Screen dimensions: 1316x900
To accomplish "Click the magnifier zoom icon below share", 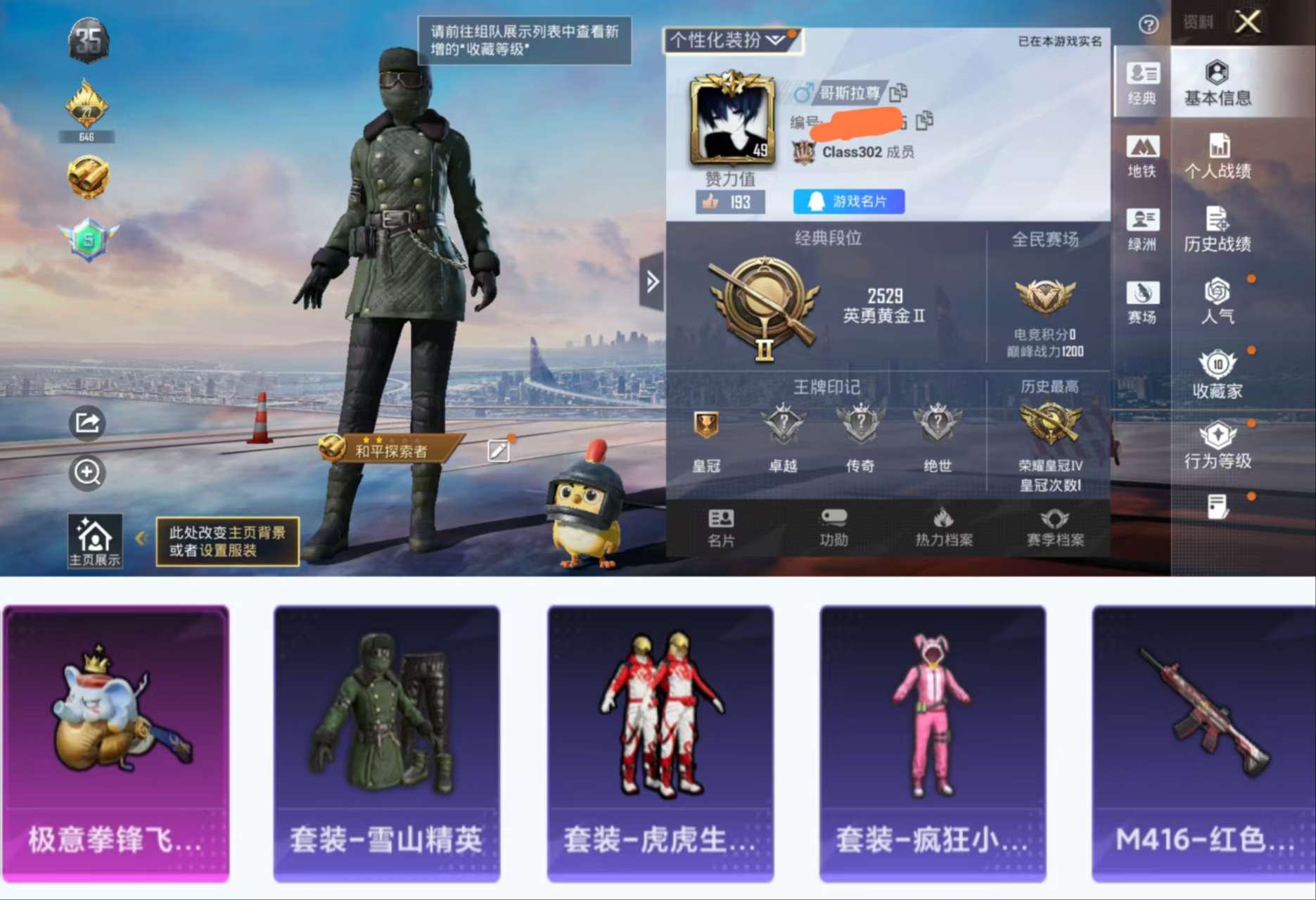I will 87,474.
